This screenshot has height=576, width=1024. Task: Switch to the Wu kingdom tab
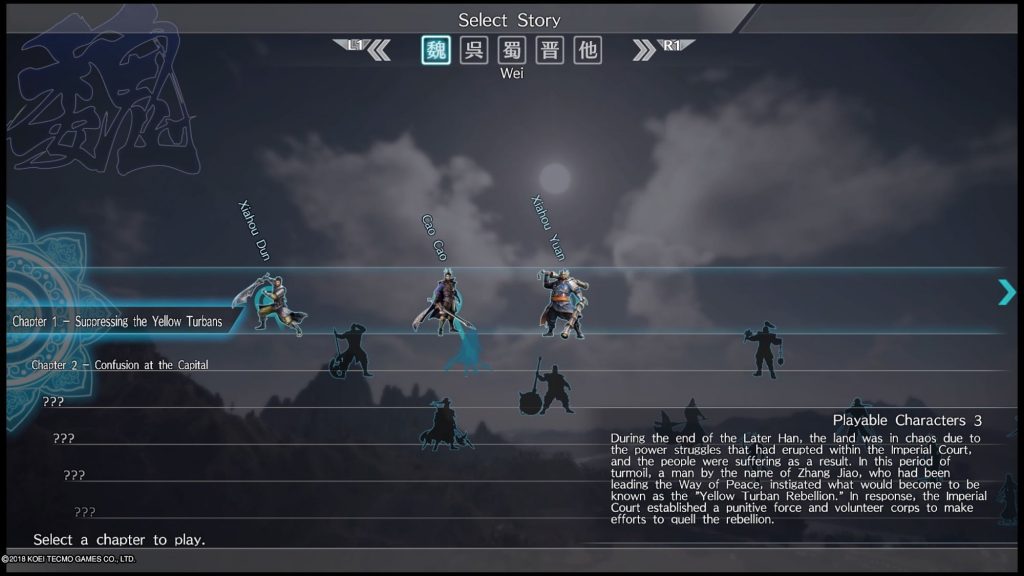[x=474, y=50]
